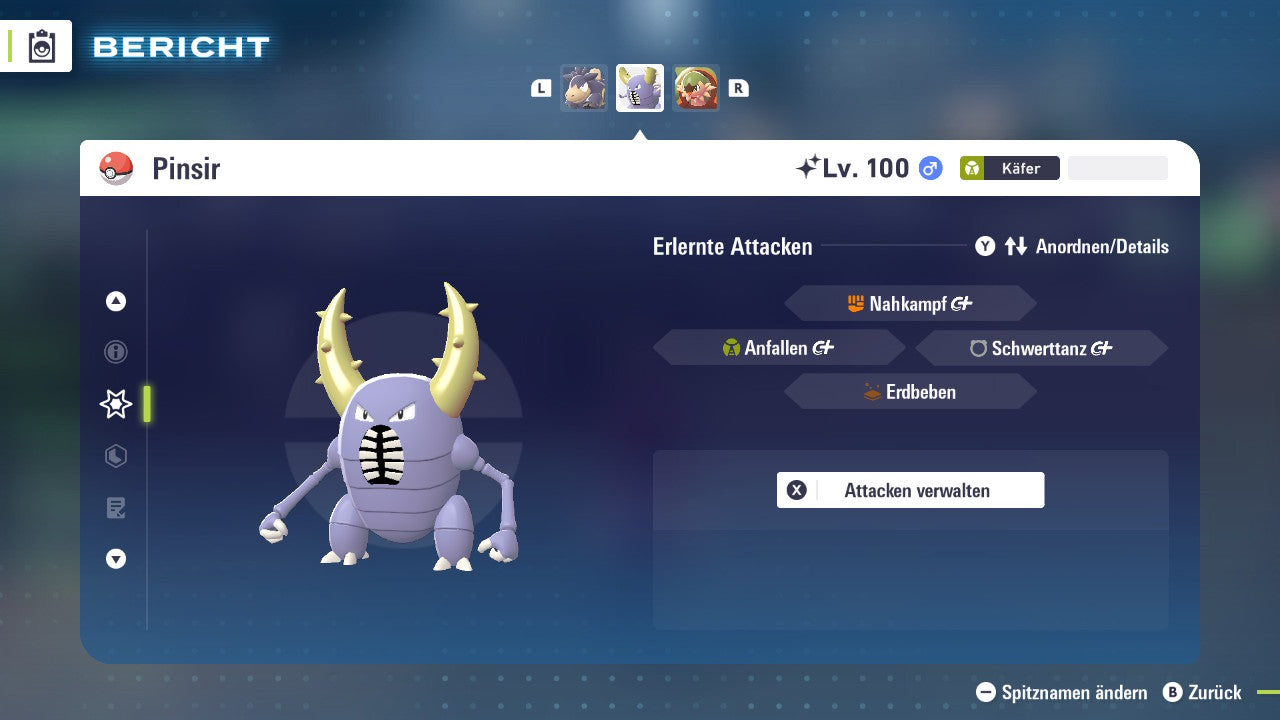
Task: Click the green slider marker beside the star icon
Action: tap(145, 404)
